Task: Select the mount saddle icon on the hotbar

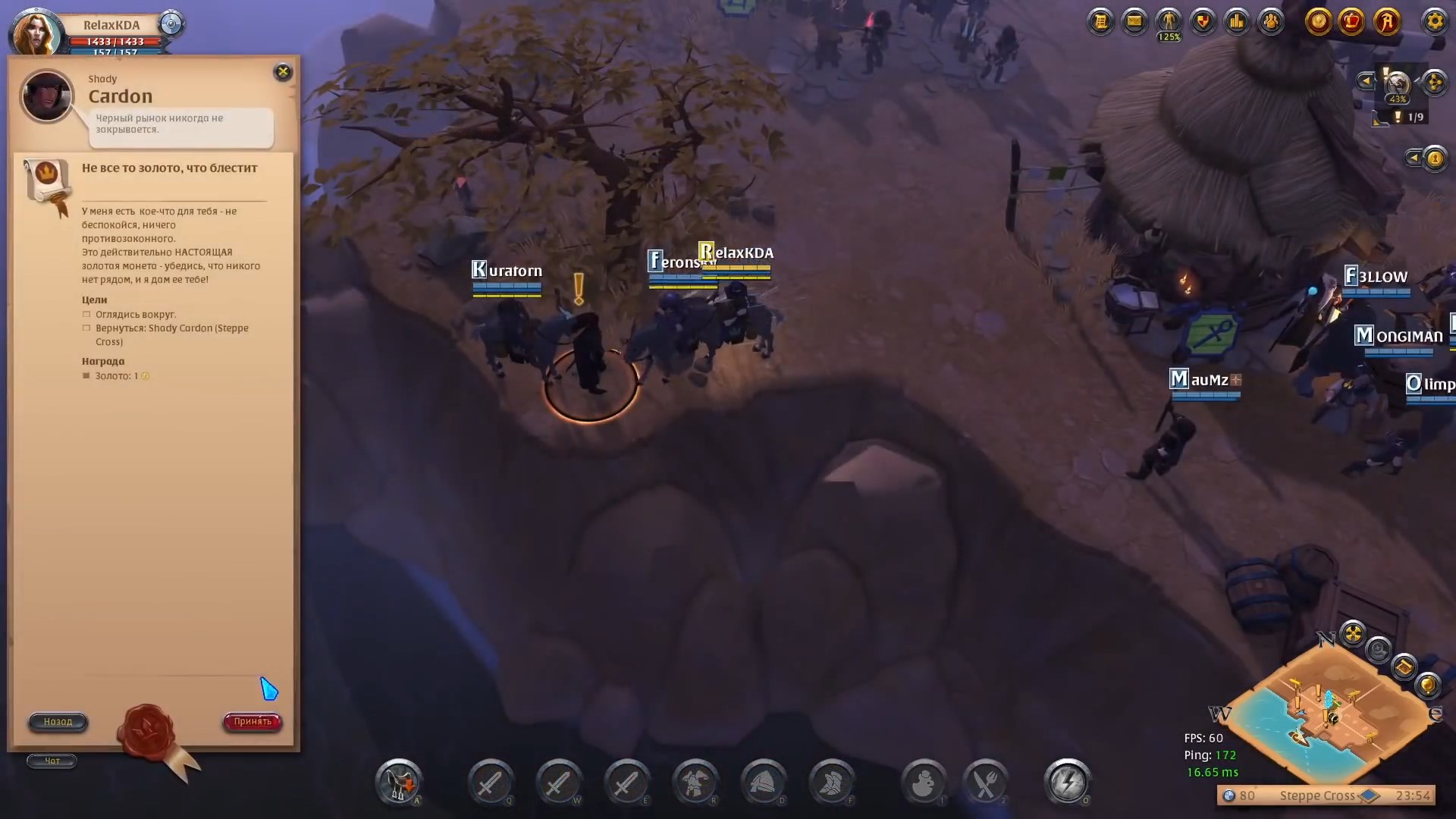Action: [x=400, y=783]
